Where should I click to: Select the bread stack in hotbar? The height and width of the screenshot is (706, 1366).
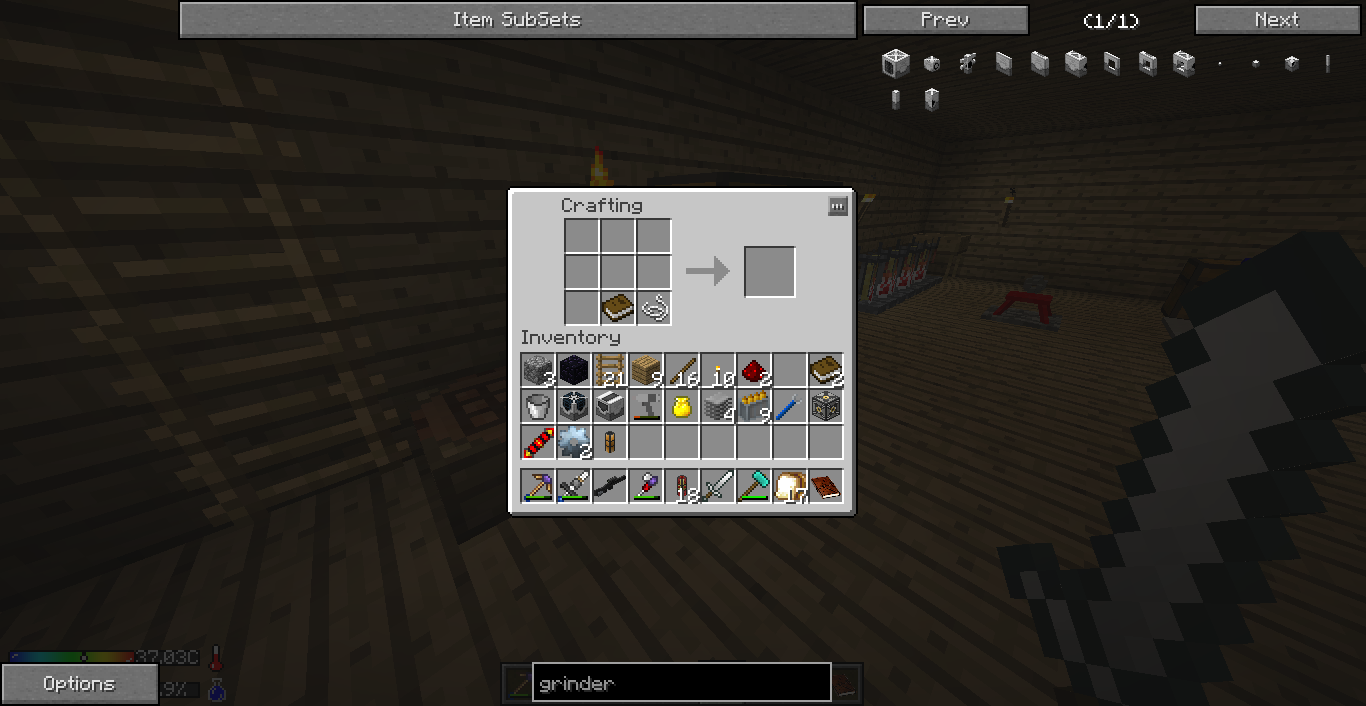(x=790, y=487)
